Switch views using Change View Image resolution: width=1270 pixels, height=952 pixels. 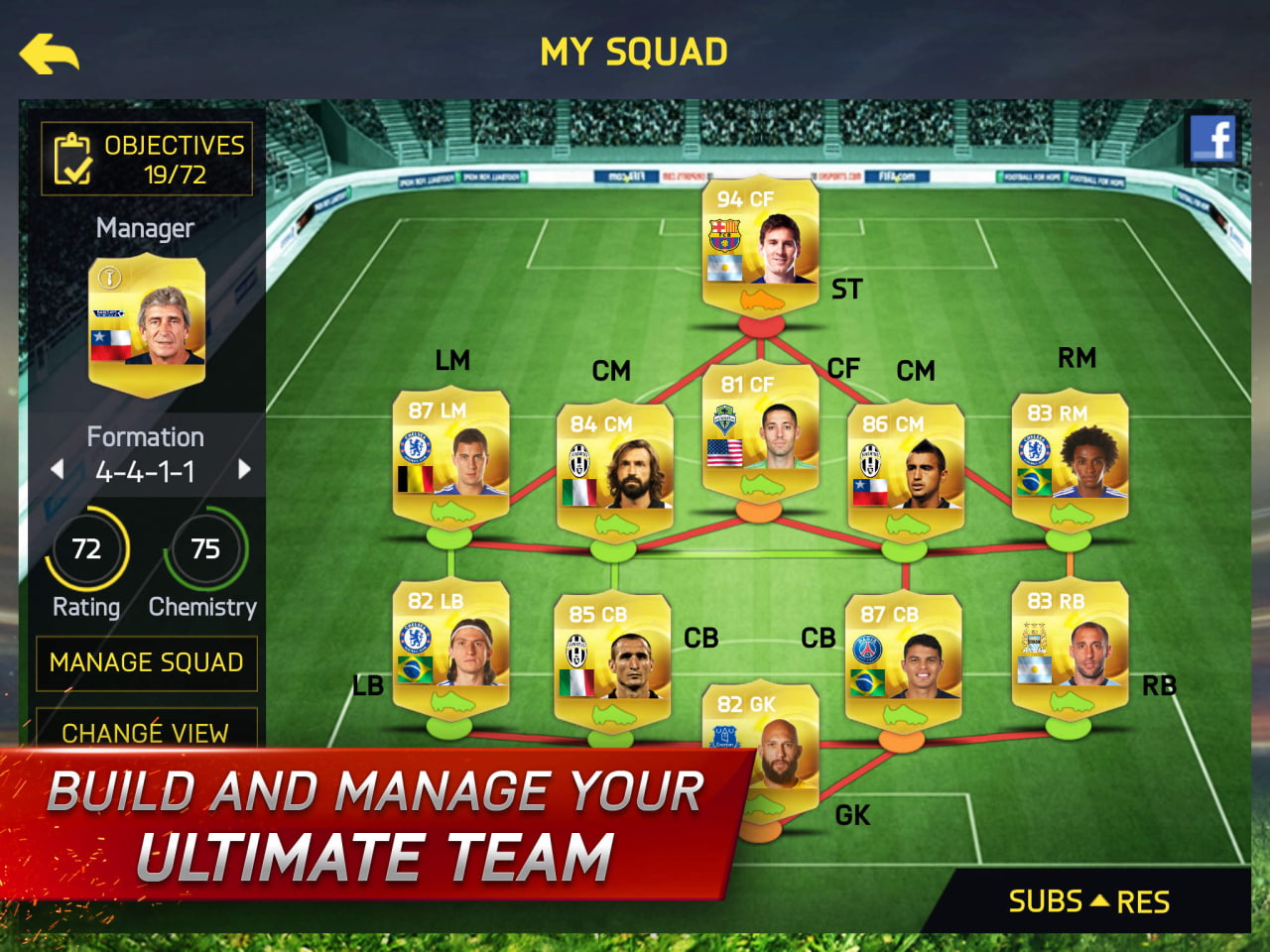pyautogui.click(x=146, y=733)
